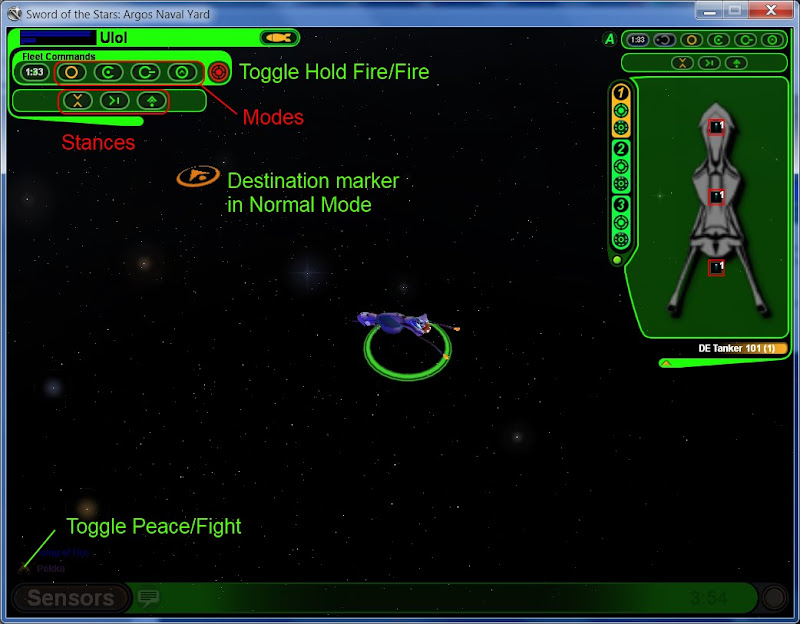
Task: Toggle the red Hold Fire target button
Action: (x=220, y=73)
